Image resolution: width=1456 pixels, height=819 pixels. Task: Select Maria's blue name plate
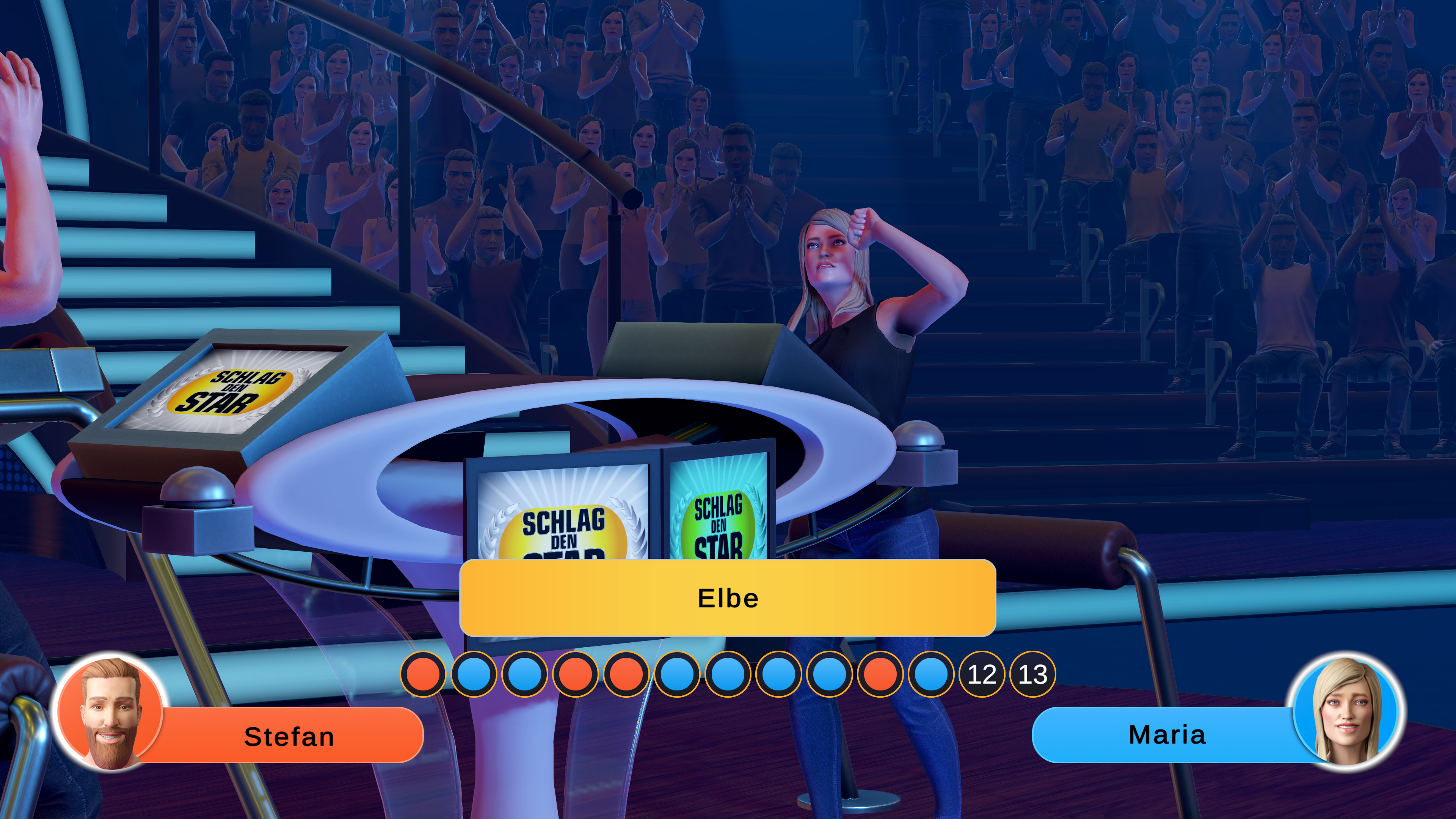click(1167, 735)
